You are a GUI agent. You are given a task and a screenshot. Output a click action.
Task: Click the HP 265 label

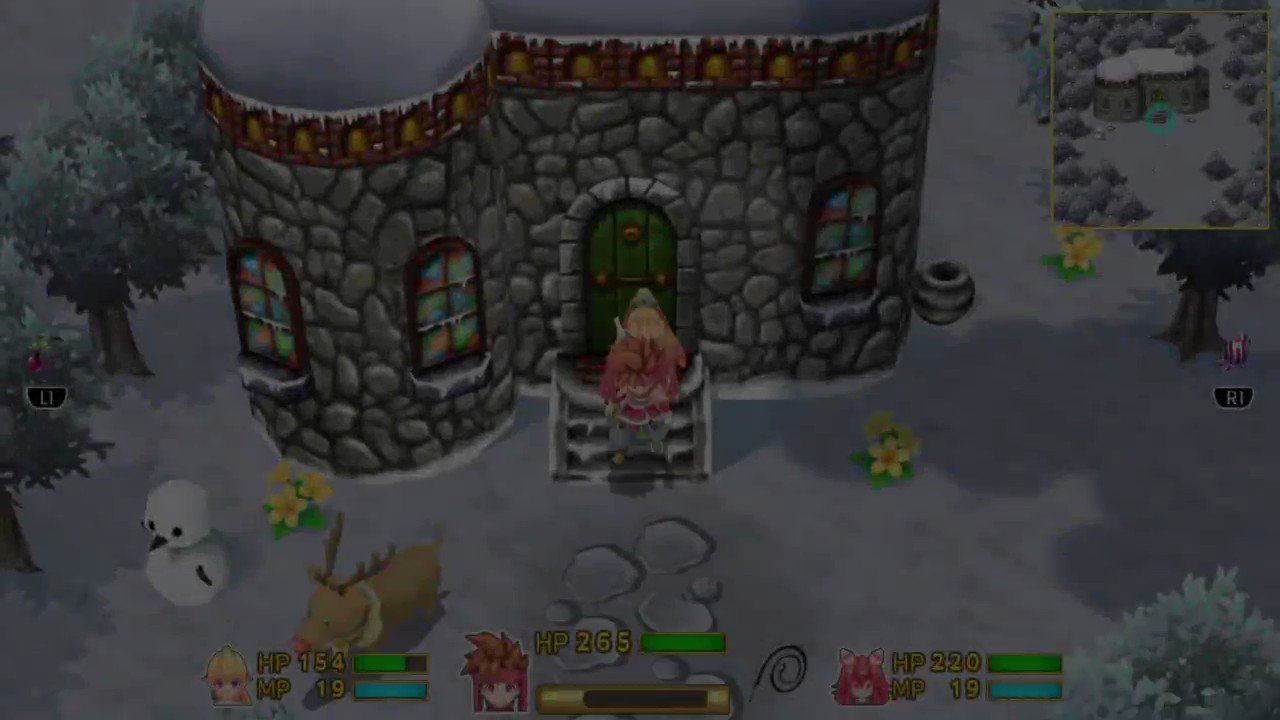pos(583,644)
